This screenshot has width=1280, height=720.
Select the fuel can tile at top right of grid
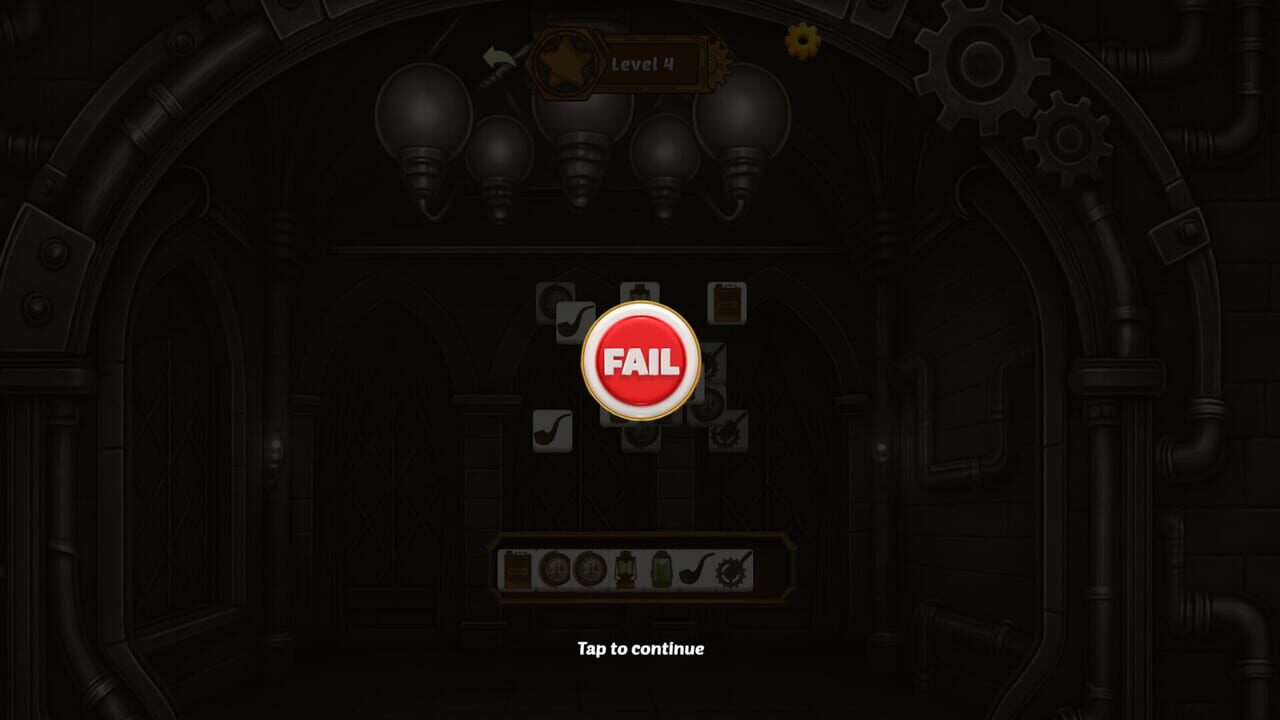coord(725,300)
